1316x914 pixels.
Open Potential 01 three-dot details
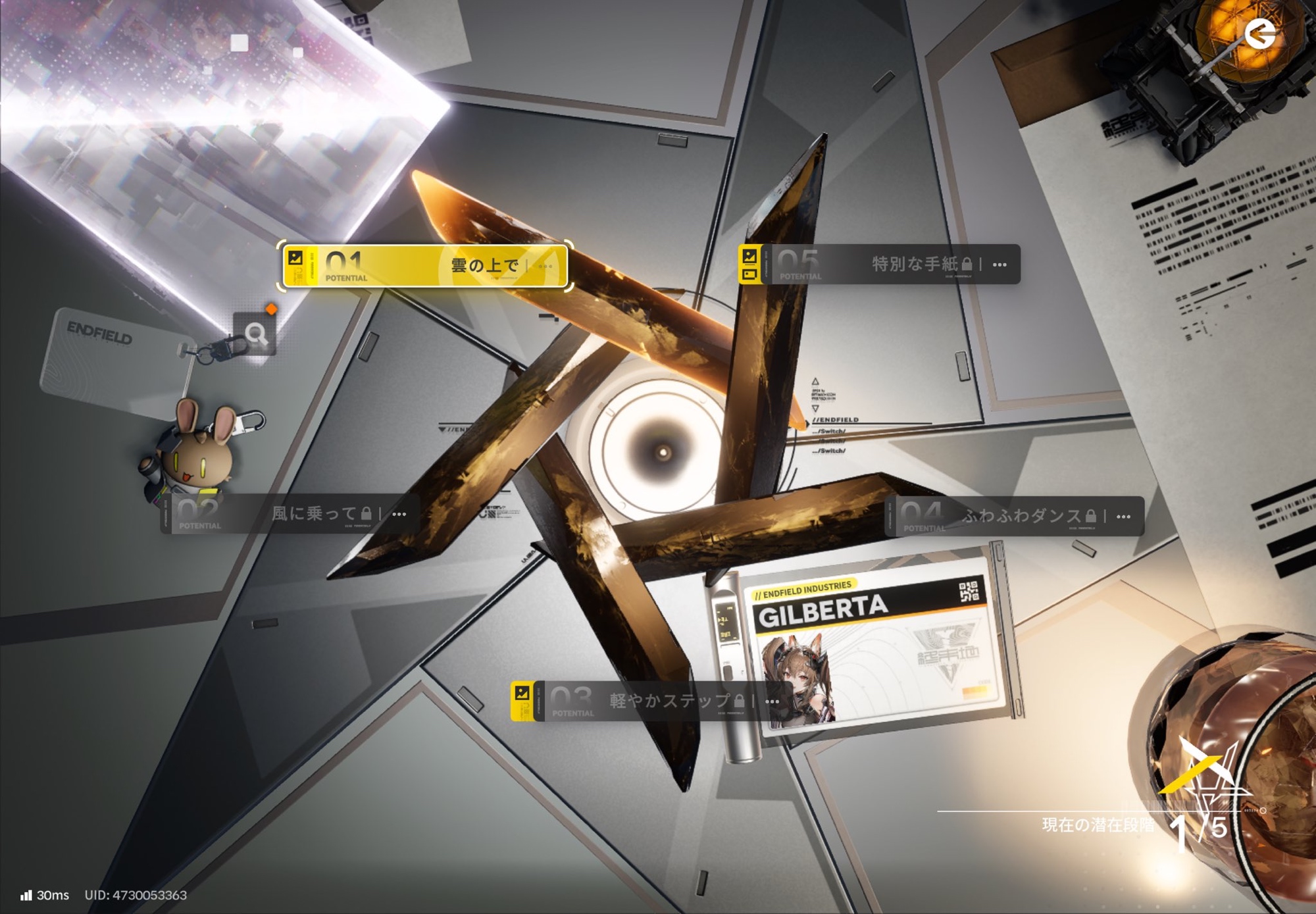[x=545, y=266]
